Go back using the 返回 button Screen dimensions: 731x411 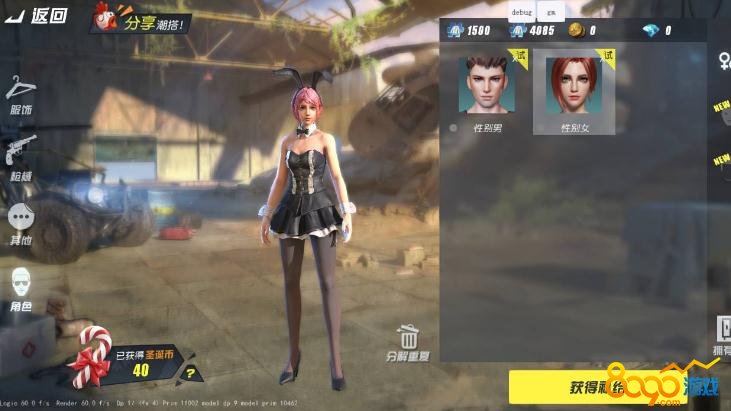pyautogui.click(x=38, y=15)
